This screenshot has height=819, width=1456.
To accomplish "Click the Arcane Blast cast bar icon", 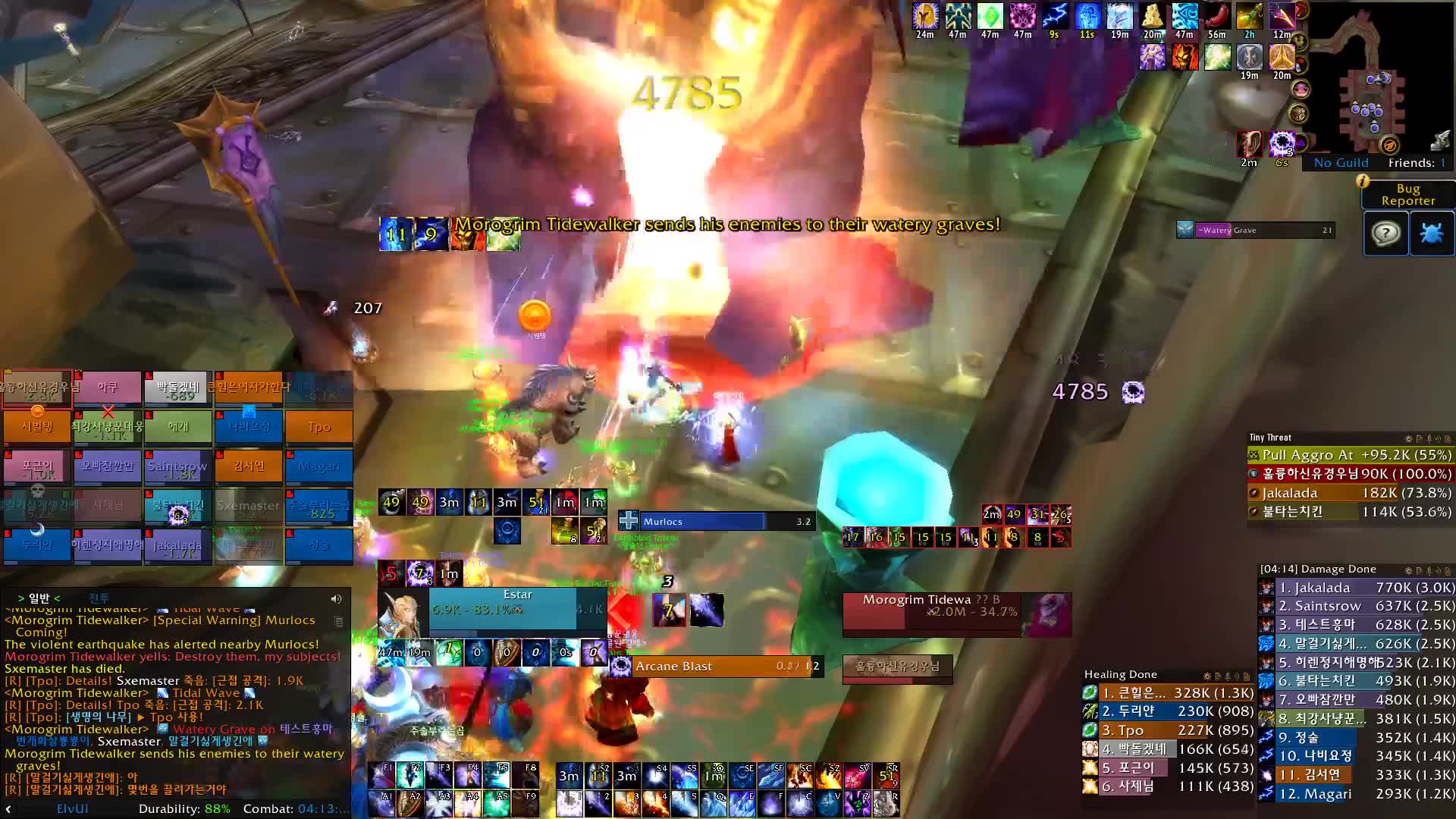I will point(620,666).
